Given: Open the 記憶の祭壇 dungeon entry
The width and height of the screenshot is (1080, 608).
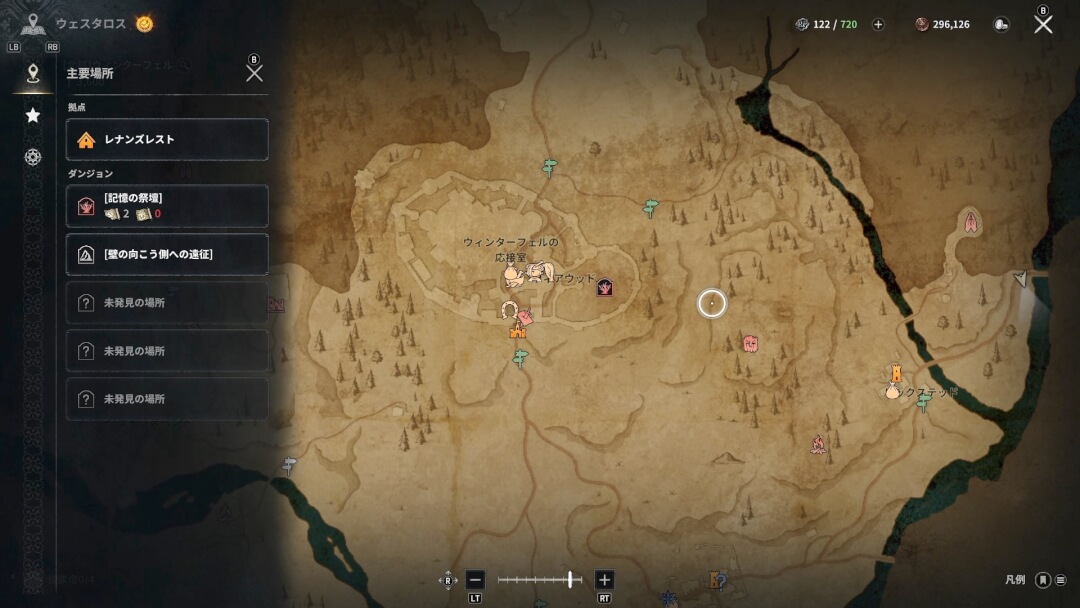Looking at the screenshot, I should click(167, 206).
